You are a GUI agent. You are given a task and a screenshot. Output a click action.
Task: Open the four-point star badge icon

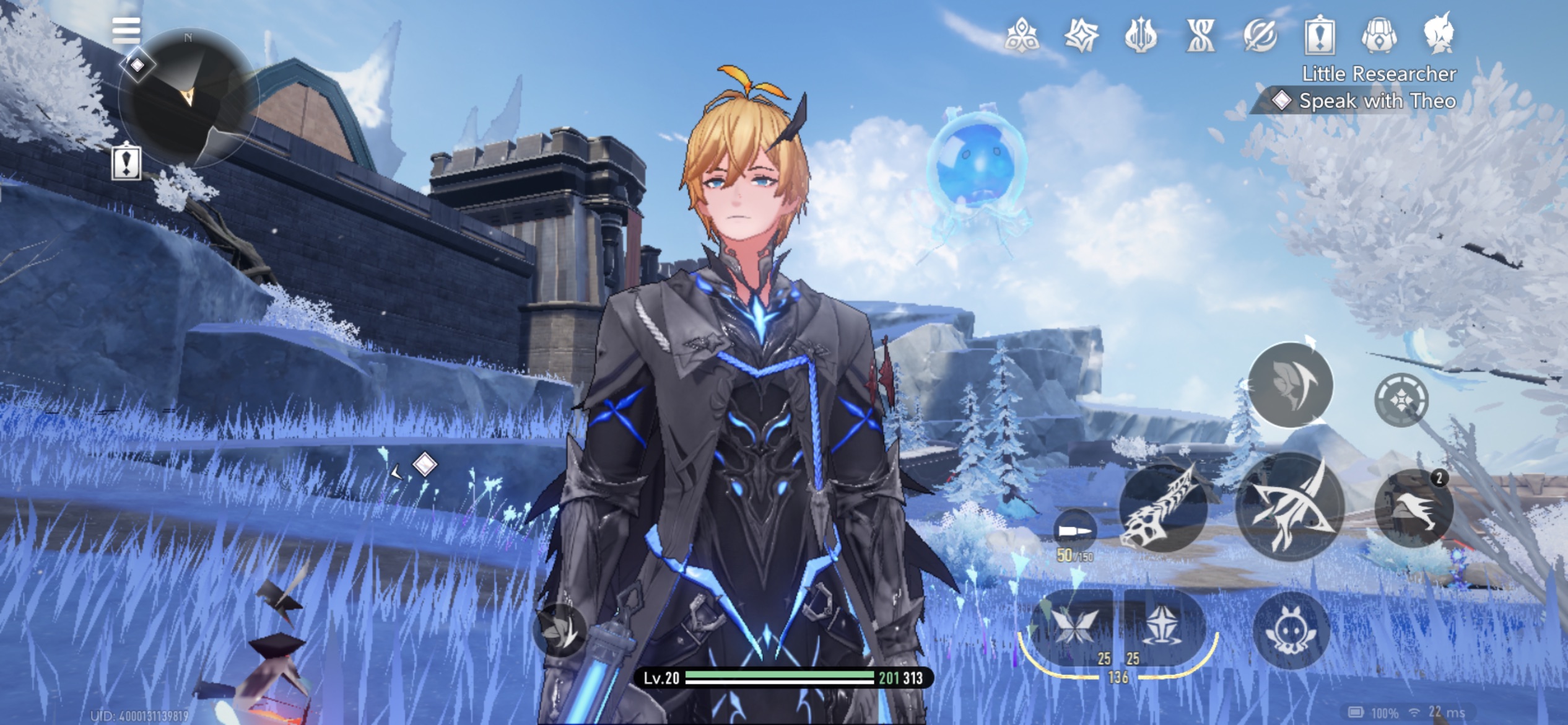click(x=1081, y=35)
